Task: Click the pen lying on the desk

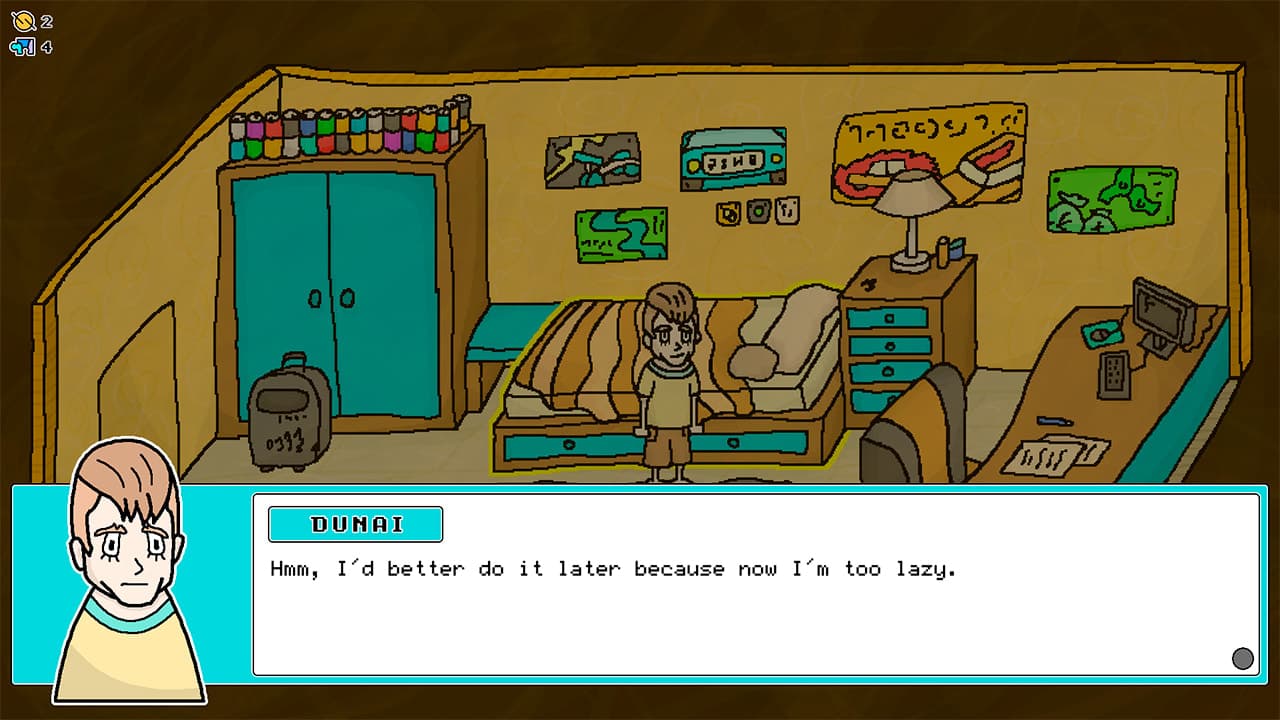Action: [x=1055, y=420]
